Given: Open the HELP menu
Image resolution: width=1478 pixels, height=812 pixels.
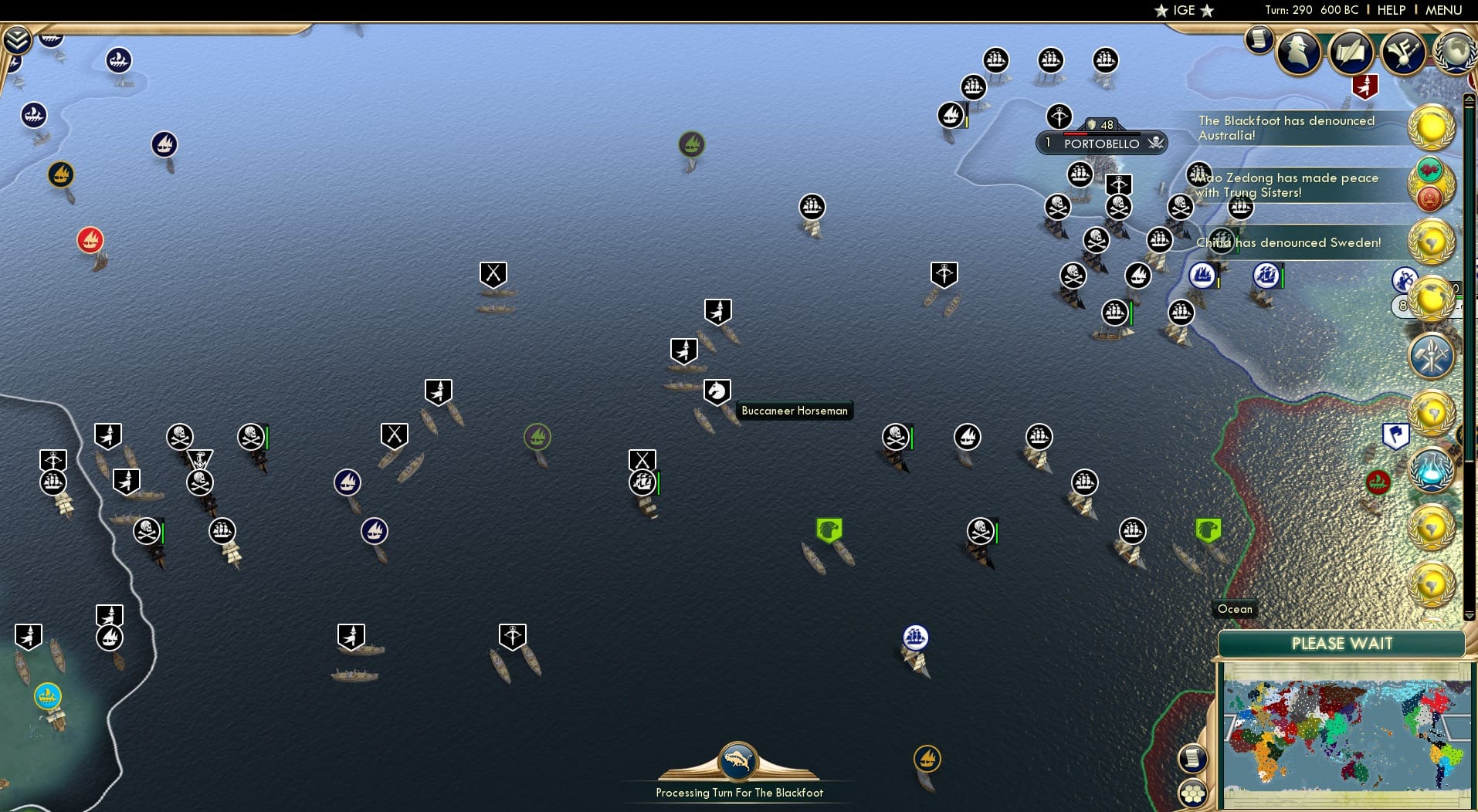Looking at the screenshot, I should (1390, 10).
